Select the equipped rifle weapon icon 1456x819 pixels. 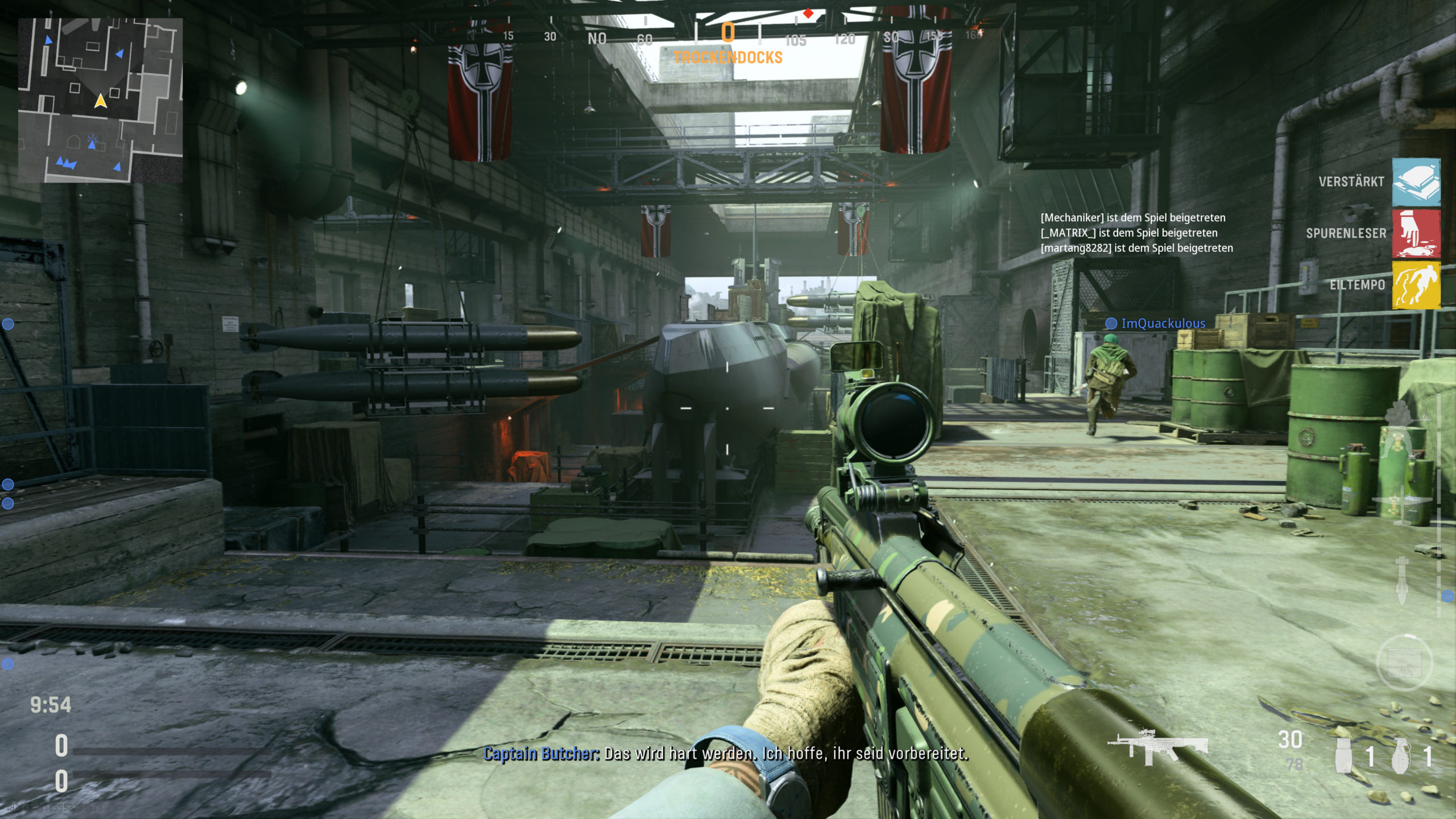[1158, 746]
